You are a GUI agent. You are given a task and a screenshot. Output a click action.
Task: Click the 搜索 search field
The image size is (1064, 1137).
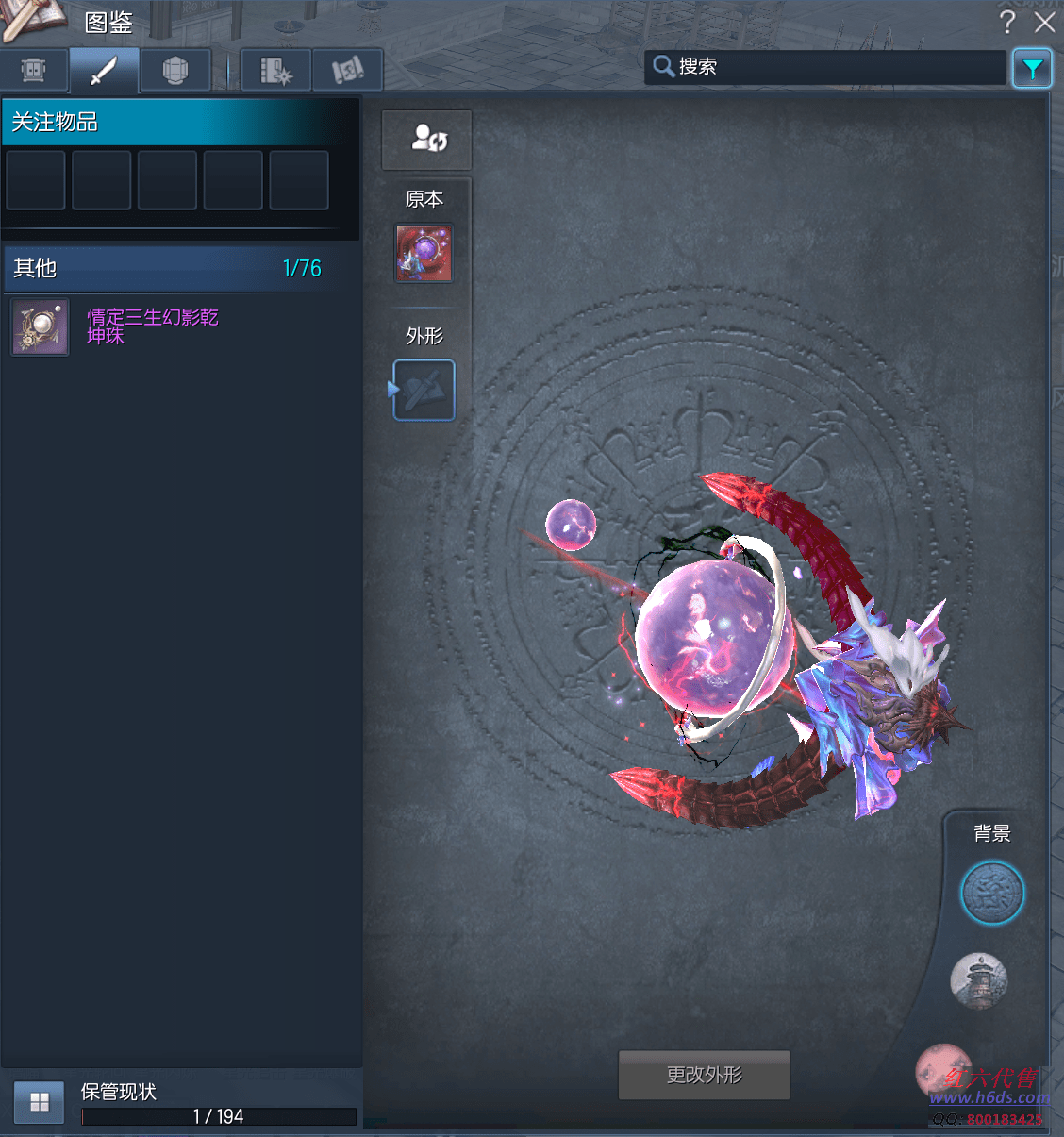825,67
